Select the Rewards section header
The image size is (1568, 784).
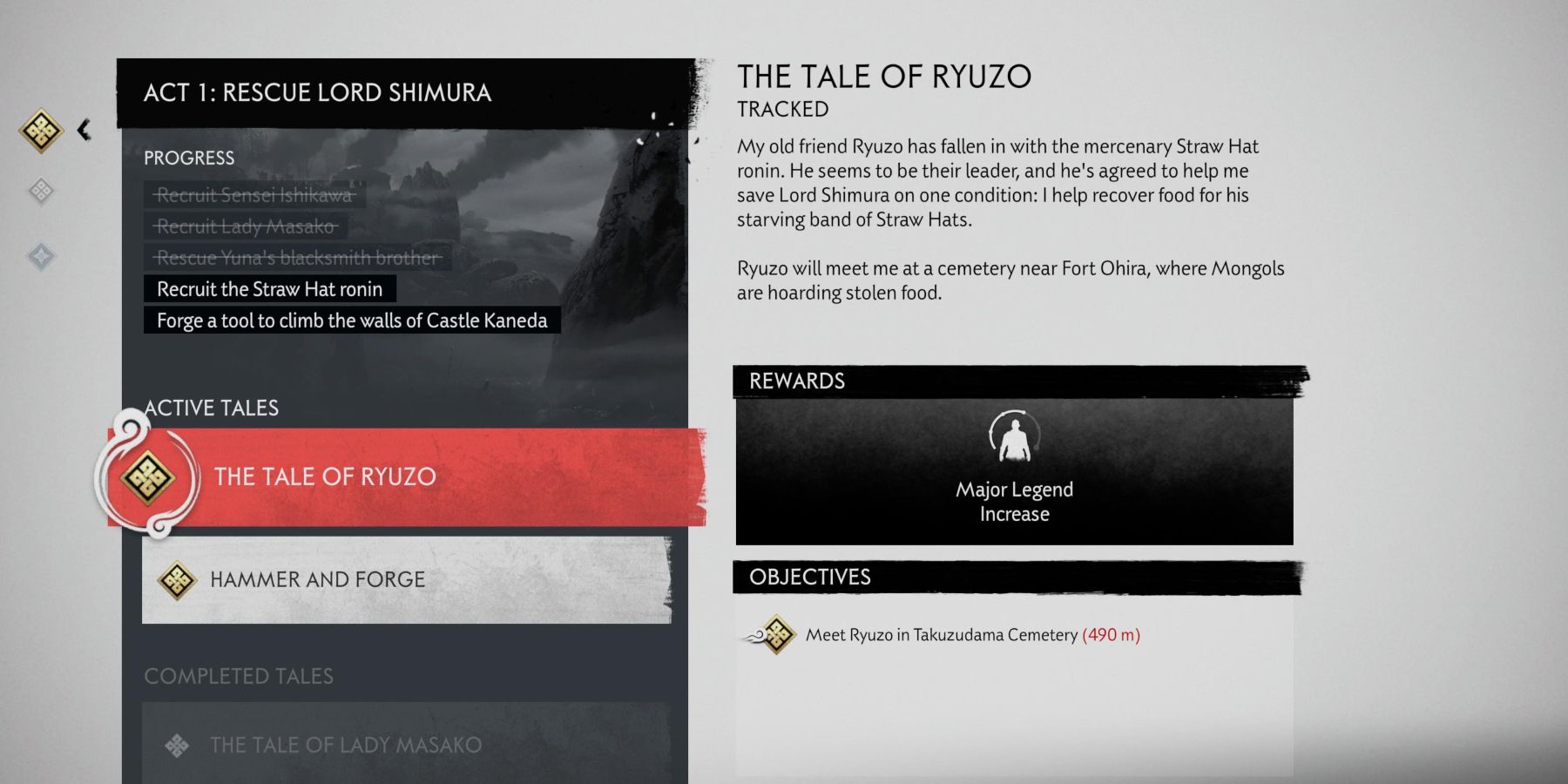(x=795, y=381)
